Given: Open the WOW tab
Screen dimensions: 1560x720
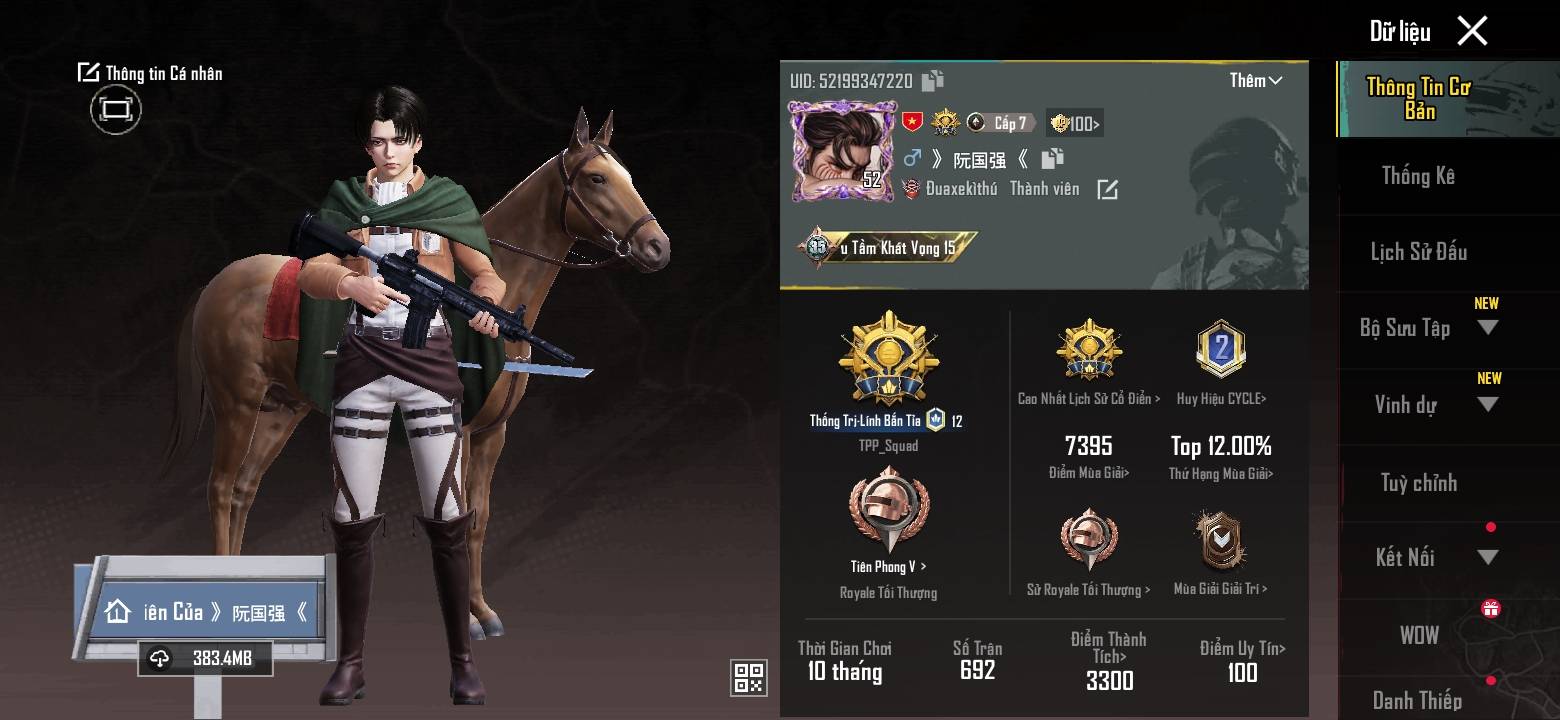Looking at the screenshot, I should (1418, 635).
